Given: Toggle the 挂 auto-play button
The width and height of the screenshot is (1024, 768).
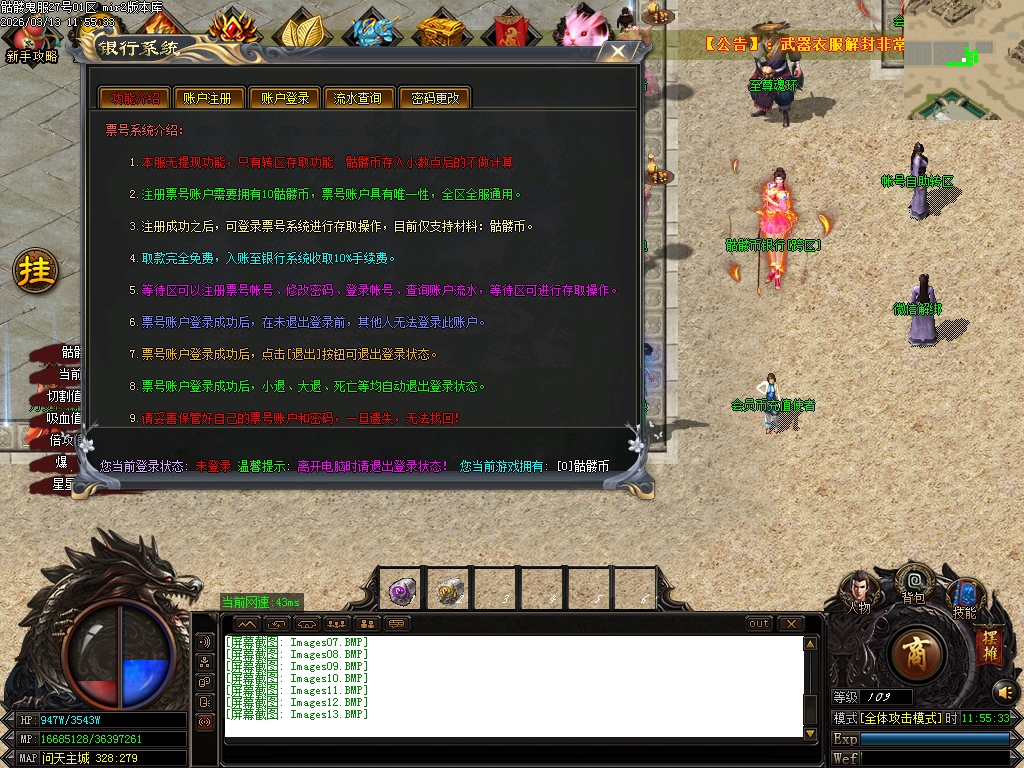Looking at the screenshot, I should [x=36, y=271].
